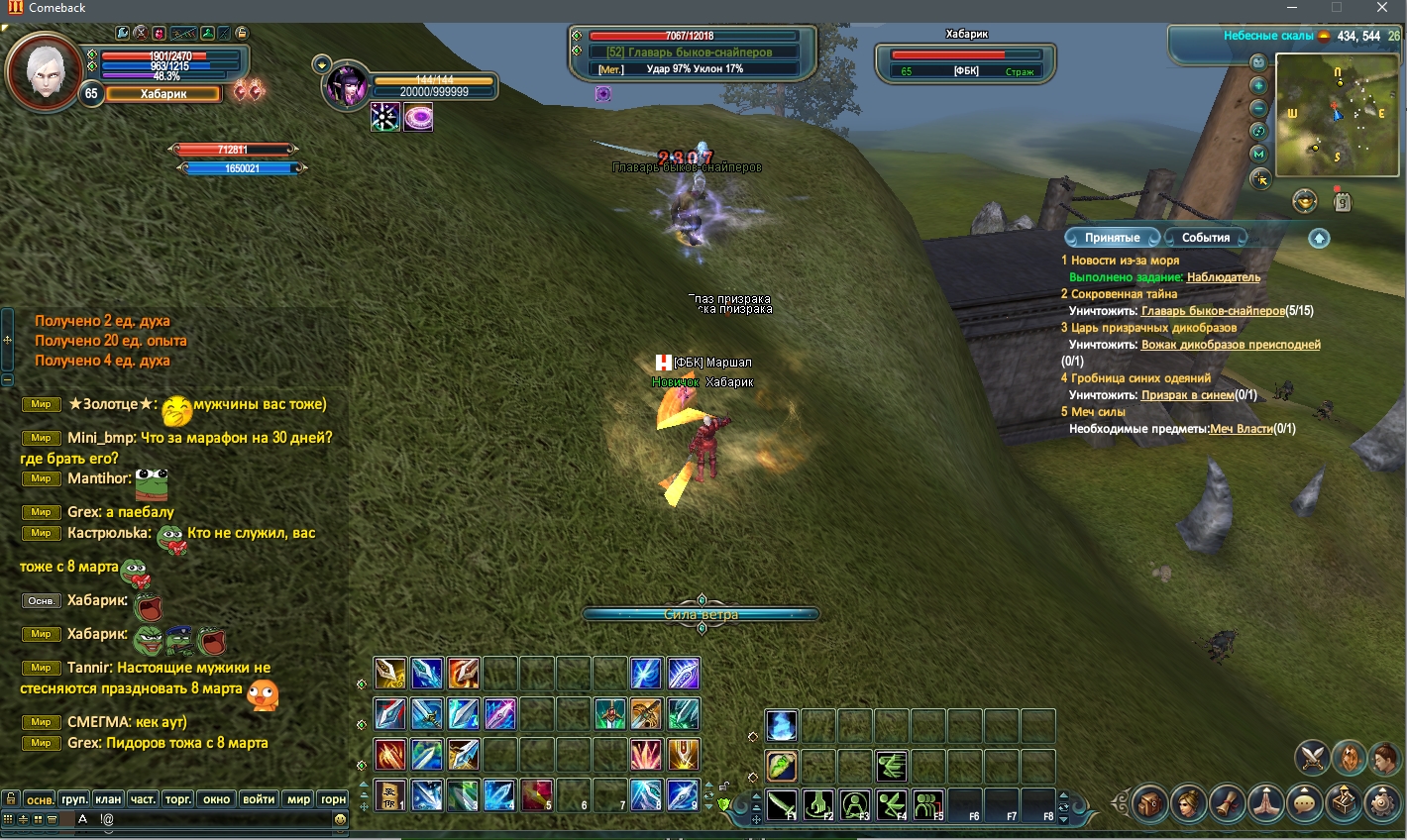Viewport: 1407px width, 840px height.
Task: Select the клан chat channel tab
Action: pos(108,799)
